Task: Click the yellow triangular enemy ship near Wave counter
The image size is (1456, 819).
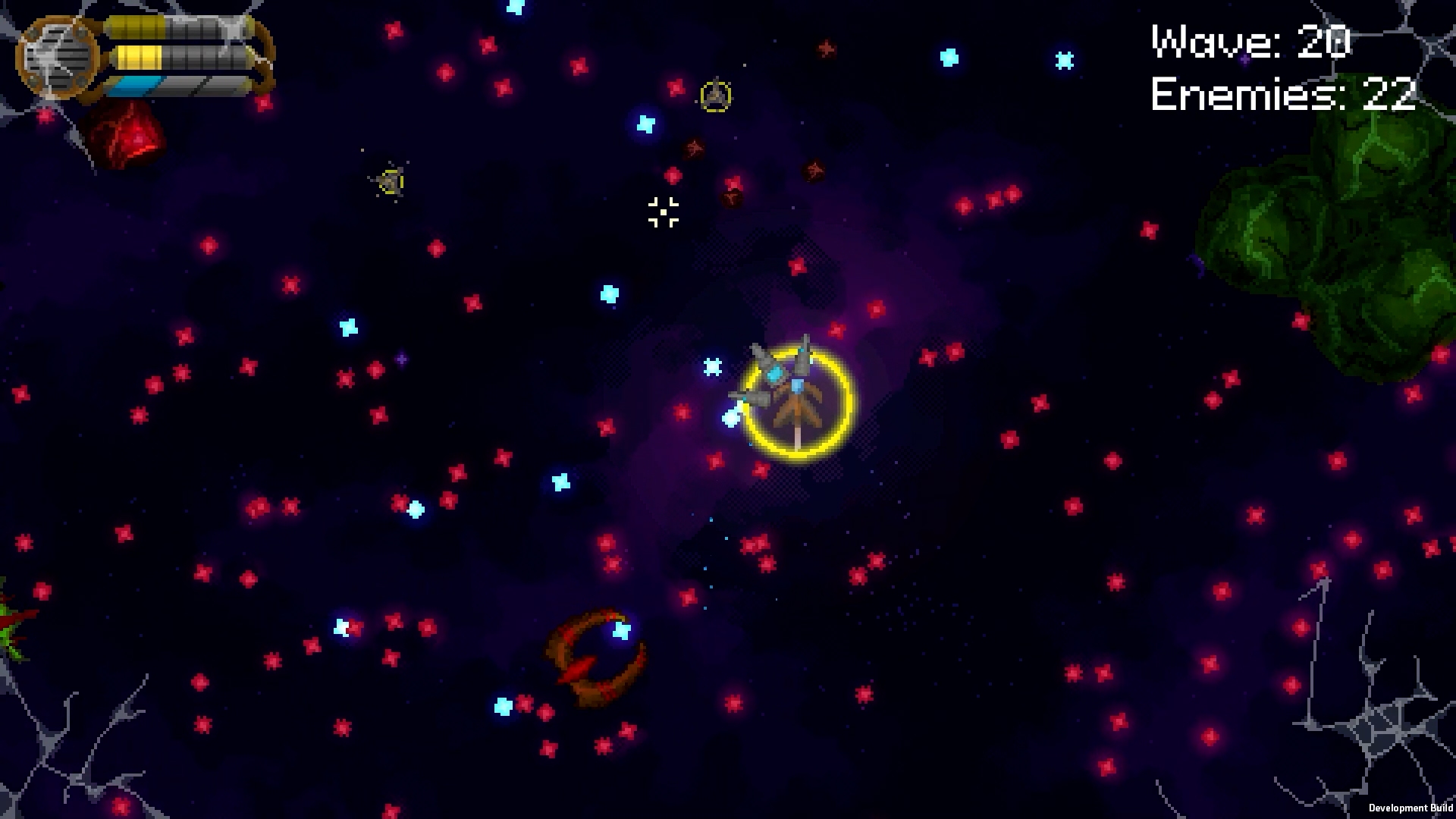Action: (x=717, y=96)
